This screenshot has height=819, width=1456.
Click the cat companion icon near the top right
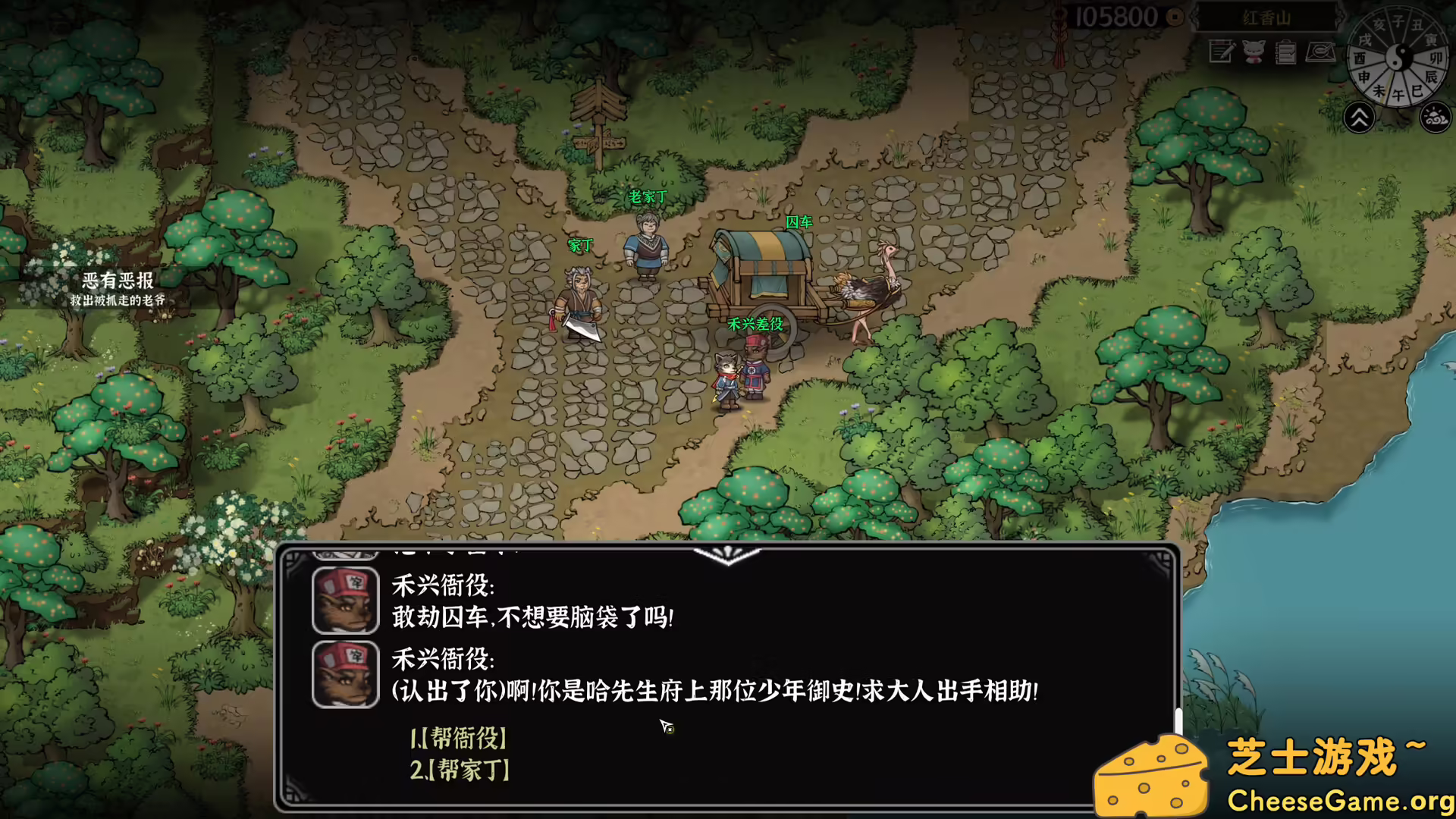(x=1254, y=52)
